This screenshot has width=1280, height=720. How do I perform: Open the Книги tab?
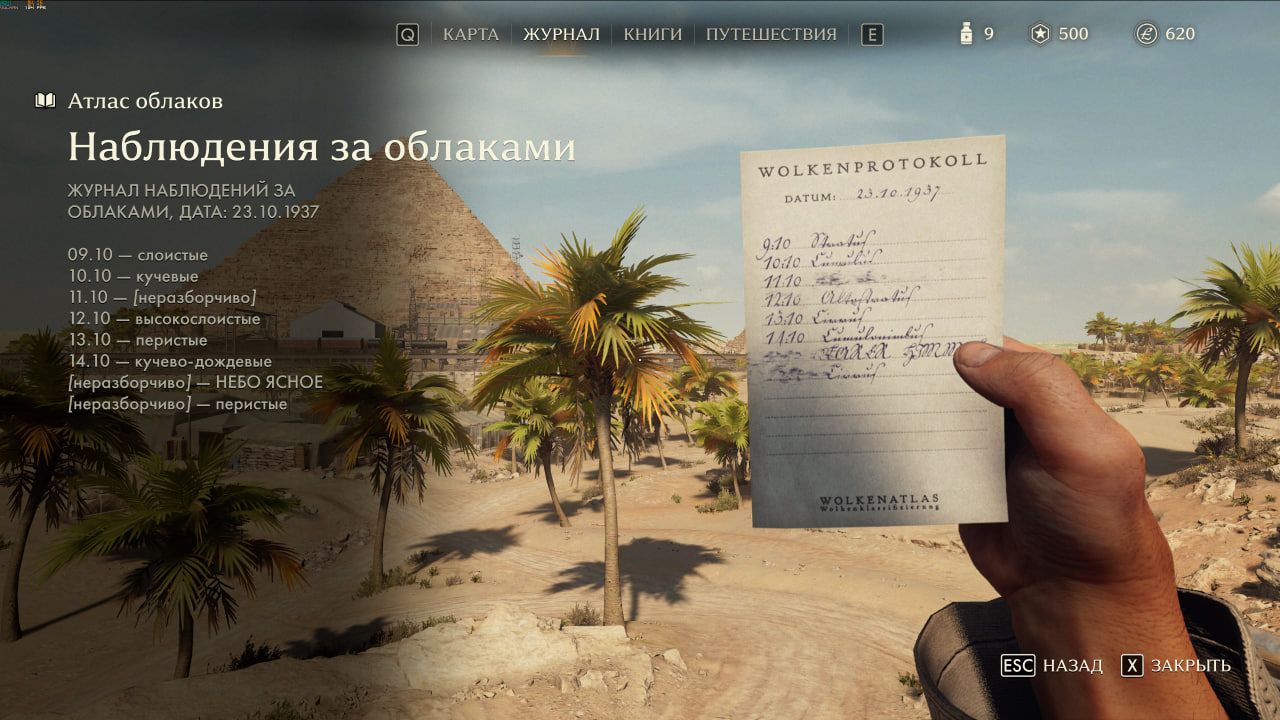[x=653, y=34]
